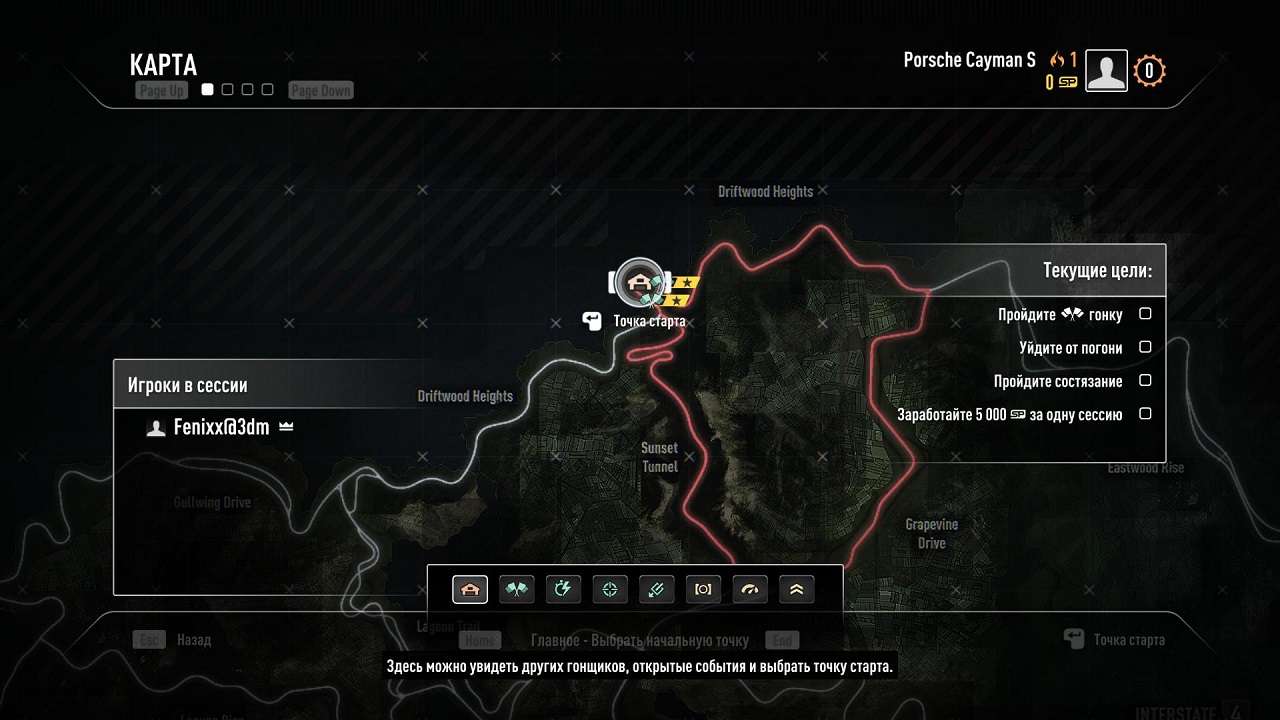1280x720 pixels.
Task: Choose the stopwatch lightning bolt filter
Action: [x=563, y=590]
